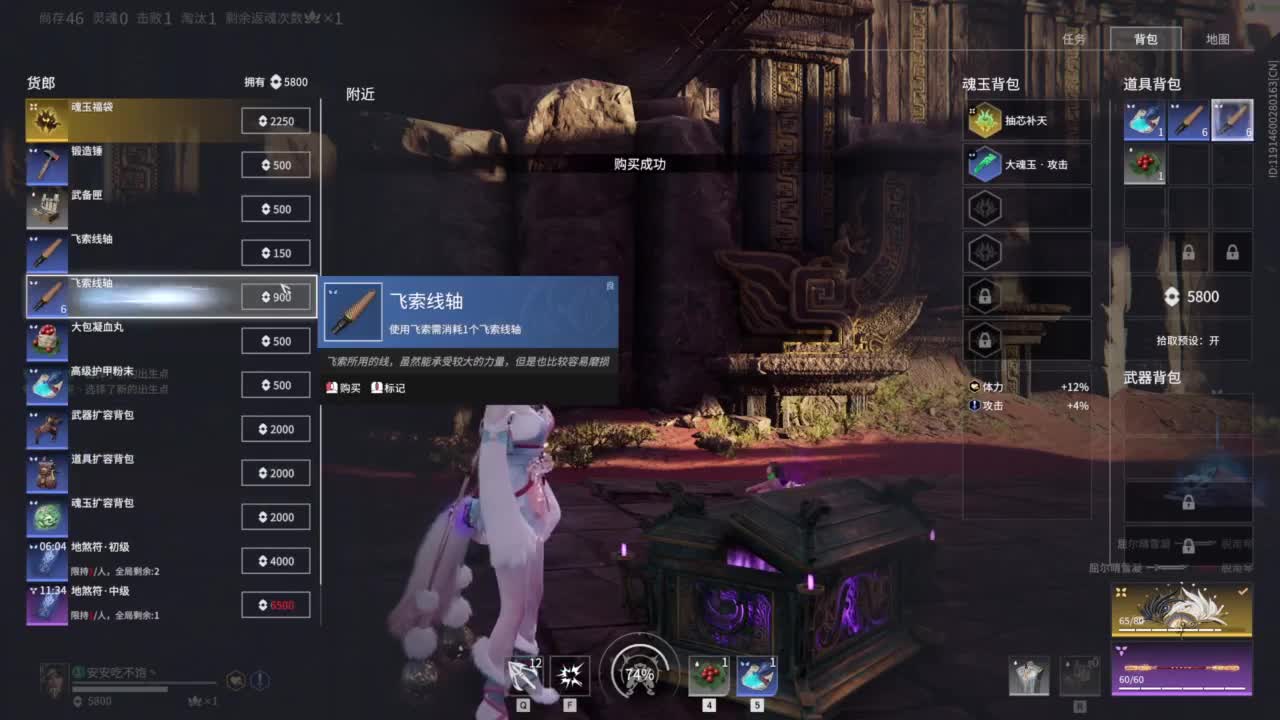1280x720 pixels.
Task: Select the 武备匣 icon in the shop
Action: pos(47,208)
